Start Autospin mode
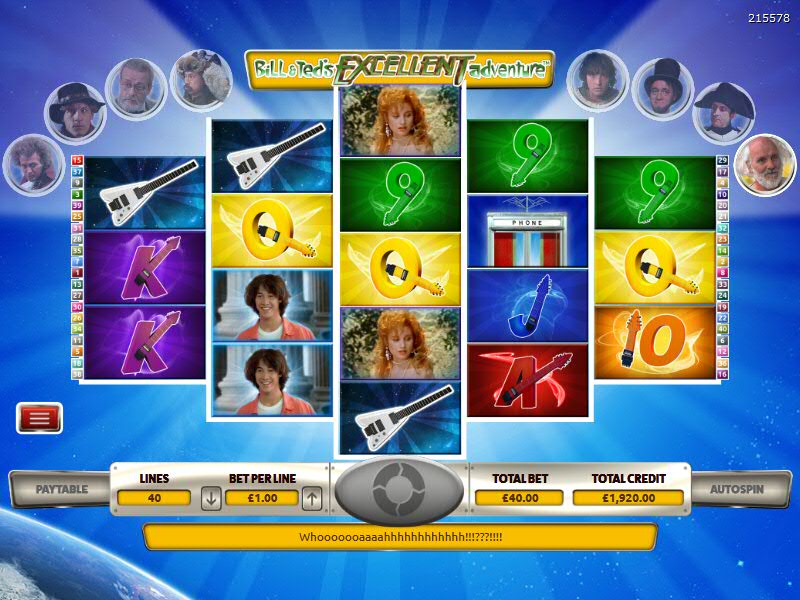The height and width of the screenshot is (600, 800). coord(736,490)
